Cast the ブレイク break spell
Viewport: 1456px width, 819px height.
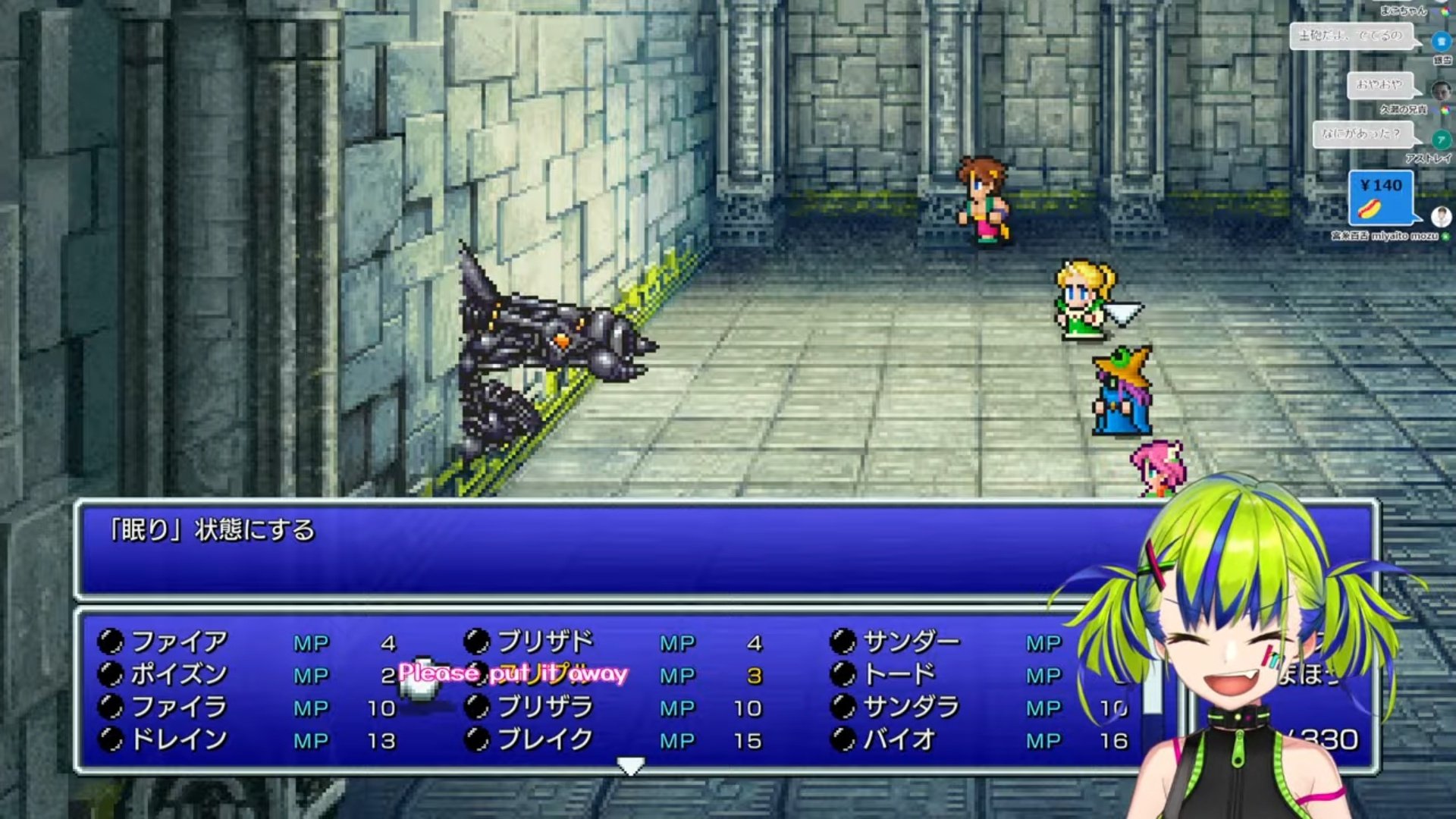pos(545,739)
